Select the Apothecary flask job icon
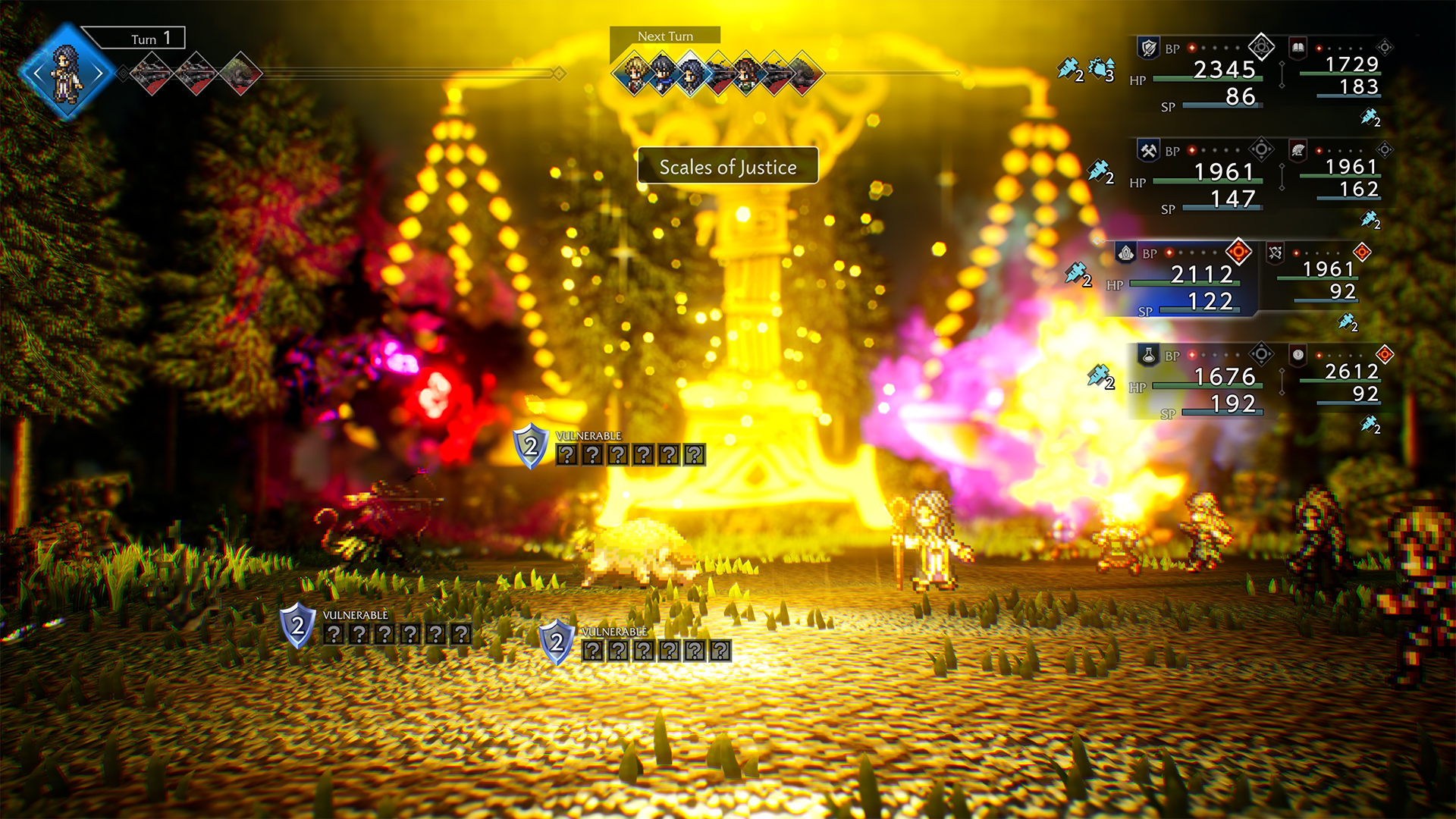The width and height of the screenshot is (1456, 819). 1147,355
